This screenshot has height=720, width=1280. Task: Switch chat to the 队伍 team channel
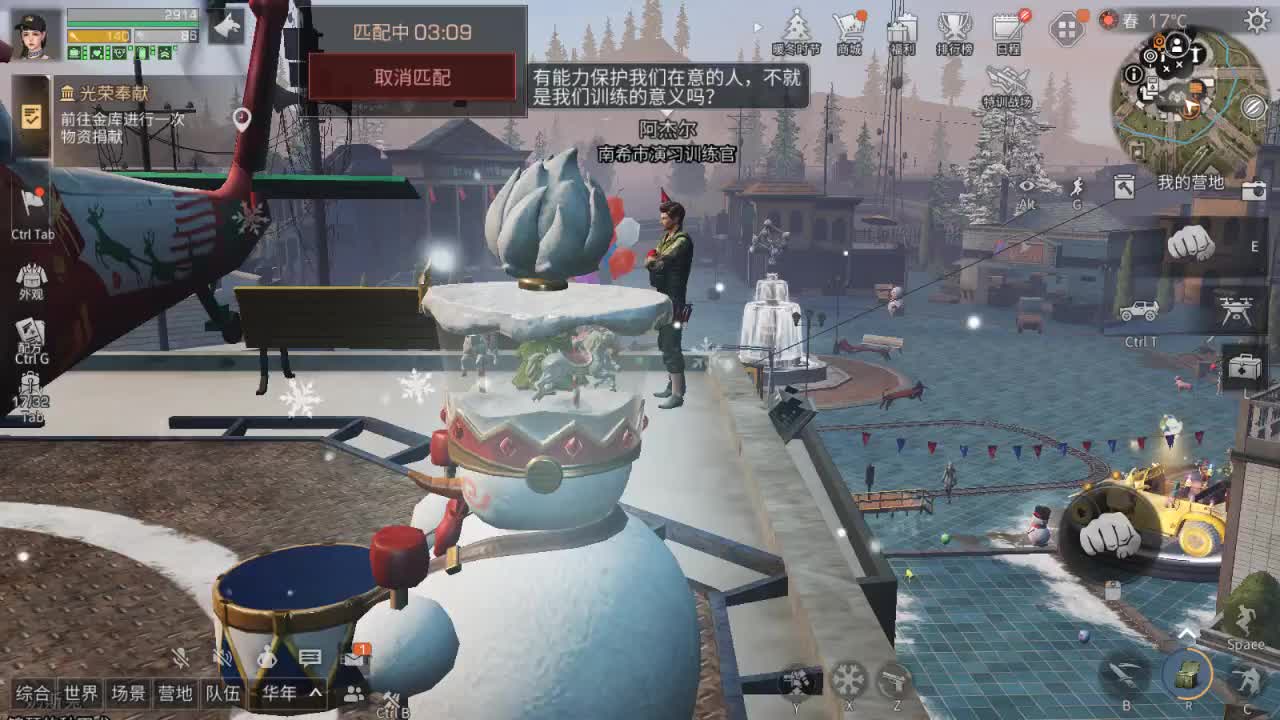[222, 693]
